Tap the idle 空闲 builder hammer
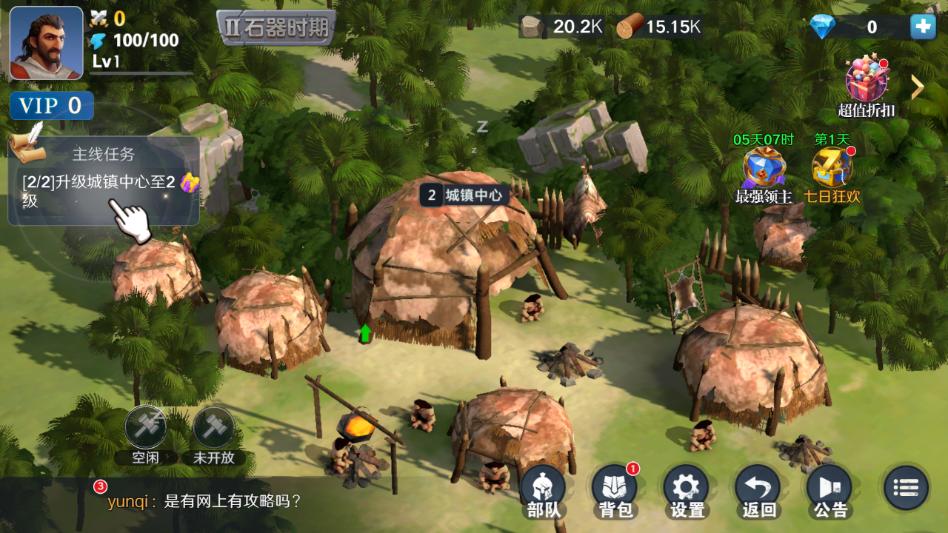948x533 pixels. point(144,430)
